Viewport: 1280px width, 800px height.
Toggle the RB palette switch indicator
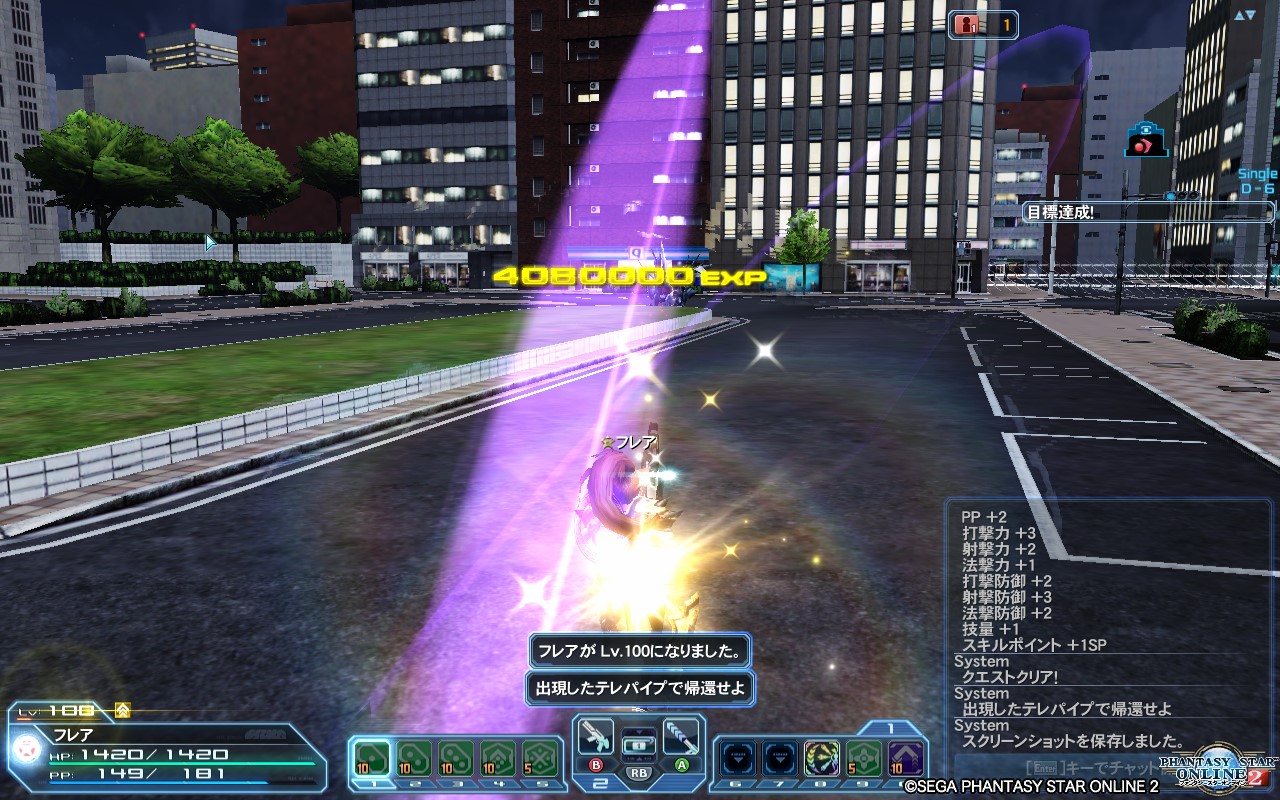(637, 775)
